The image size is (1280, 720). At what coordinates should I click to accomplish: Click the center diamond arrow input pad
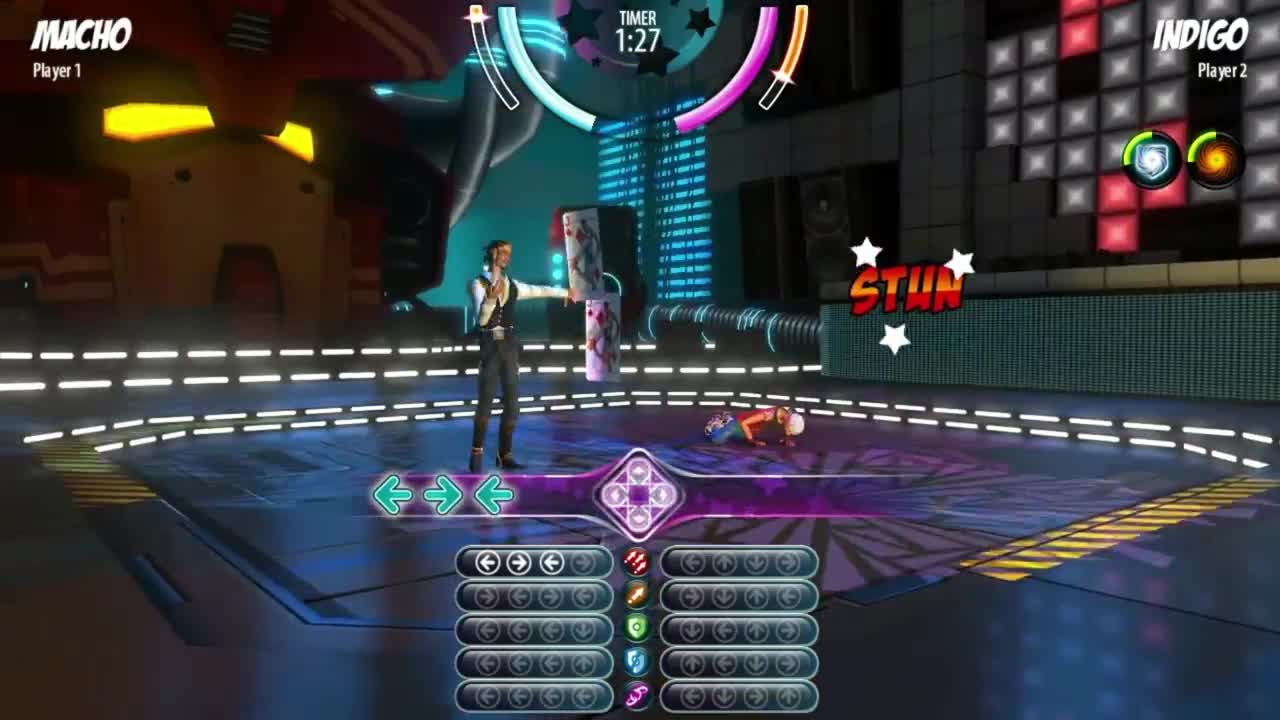coord(639,494)
